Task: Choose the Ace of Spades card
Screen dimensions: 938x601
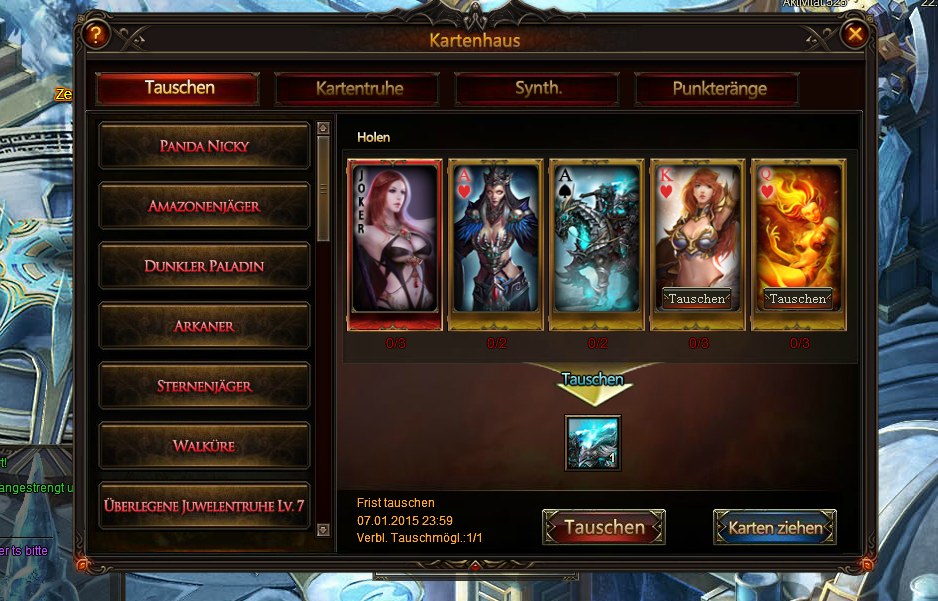Action: 597,240
